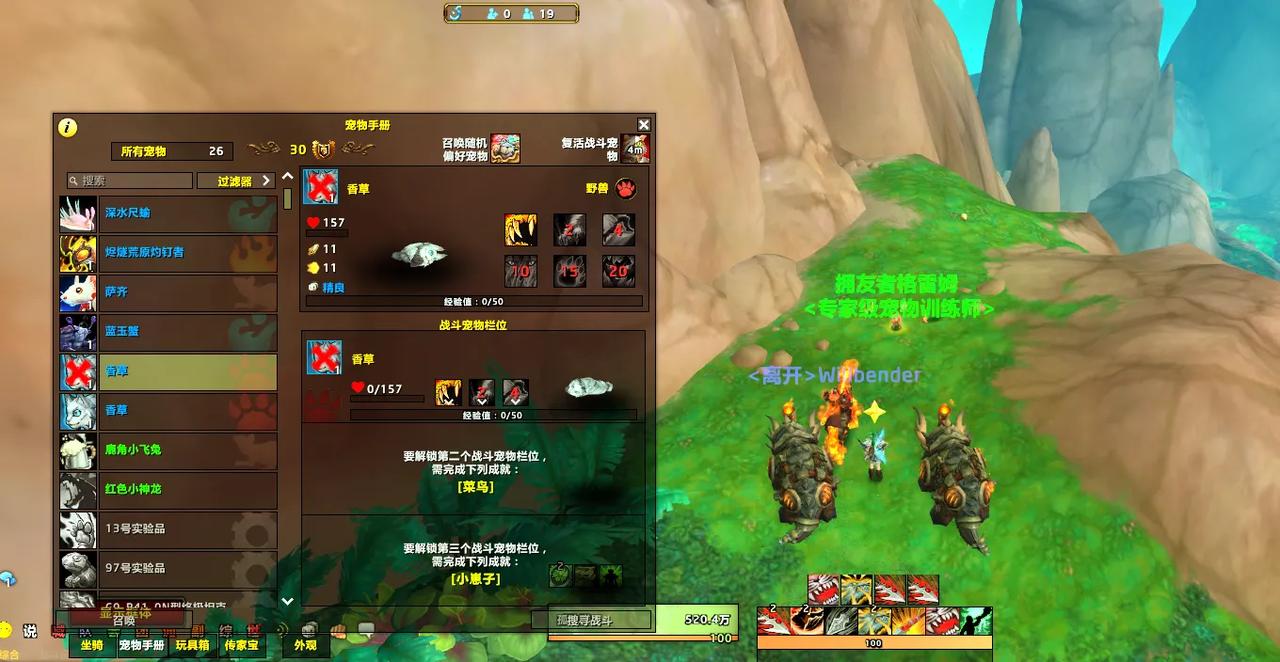The image size is (1280, 662).
Task: Switch to the 坐骑 mounts tab
Action: click(x=92, y=646)
